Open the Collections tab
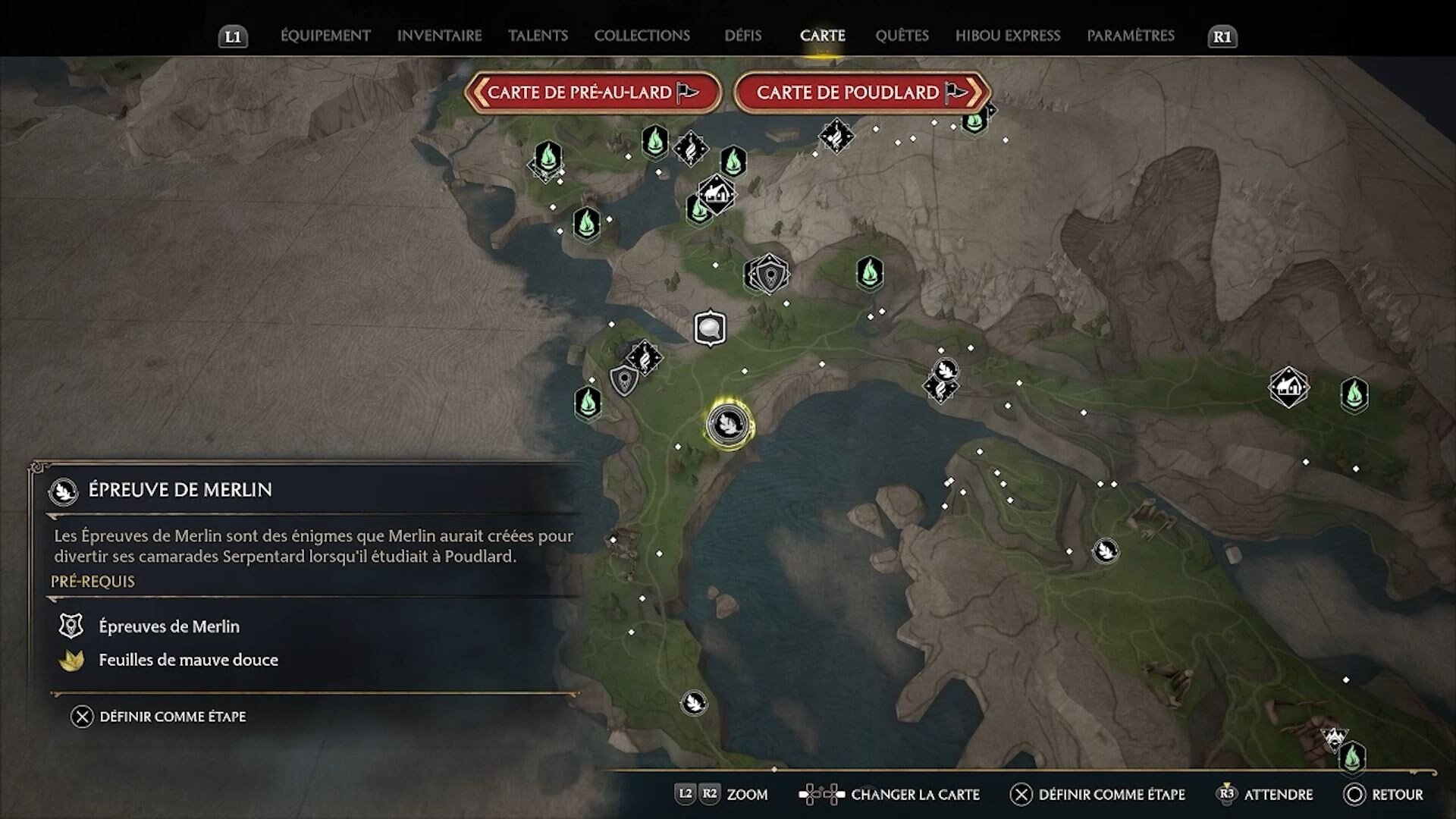The height and width of the screenshot is (819, 1456). pyautogui.click(x=642, y=36)
